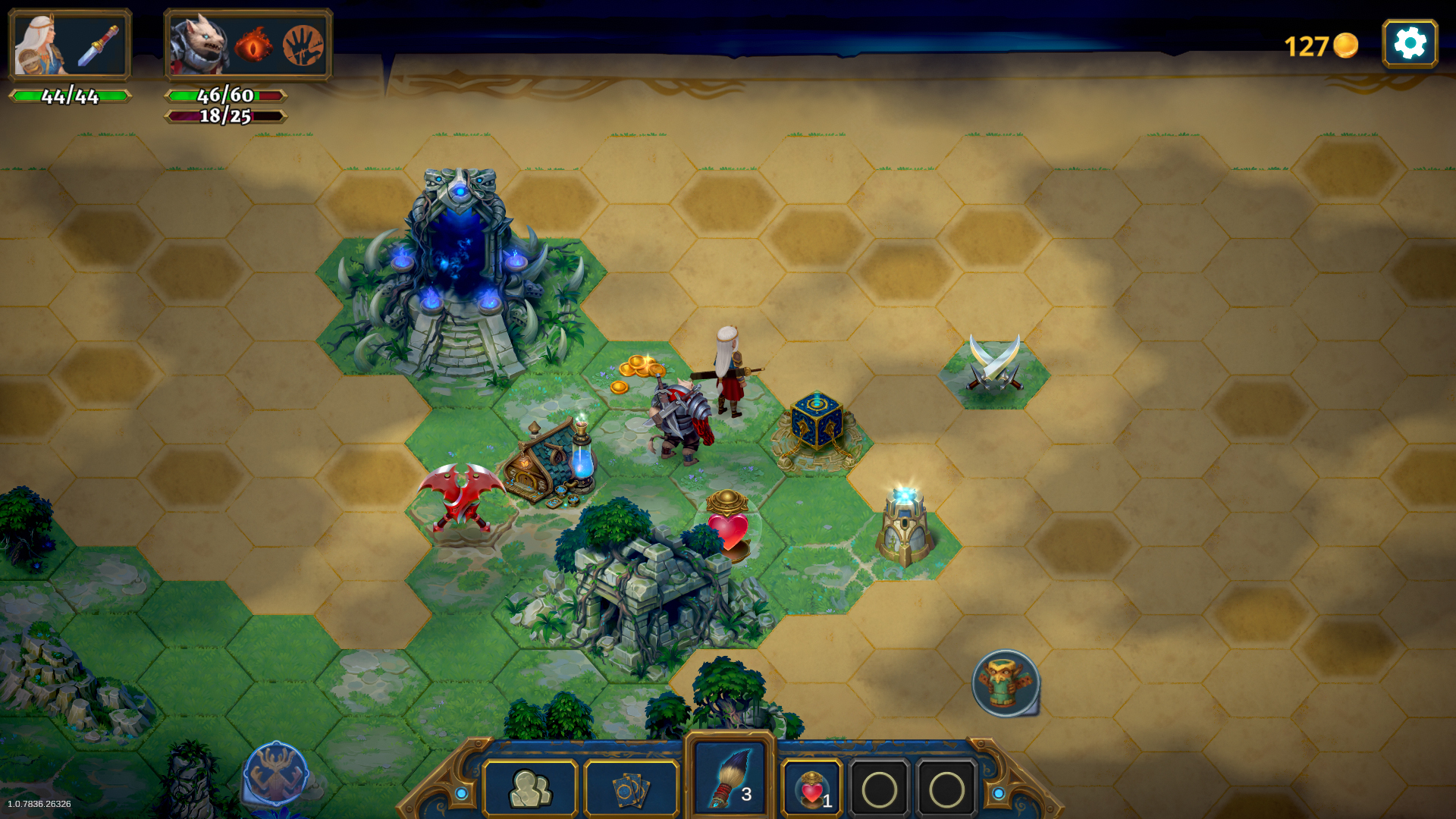This screenshot has width=1456, height=819.
Task: Click the flaming eye debuff icon
Action: click(x=255, y=43)
